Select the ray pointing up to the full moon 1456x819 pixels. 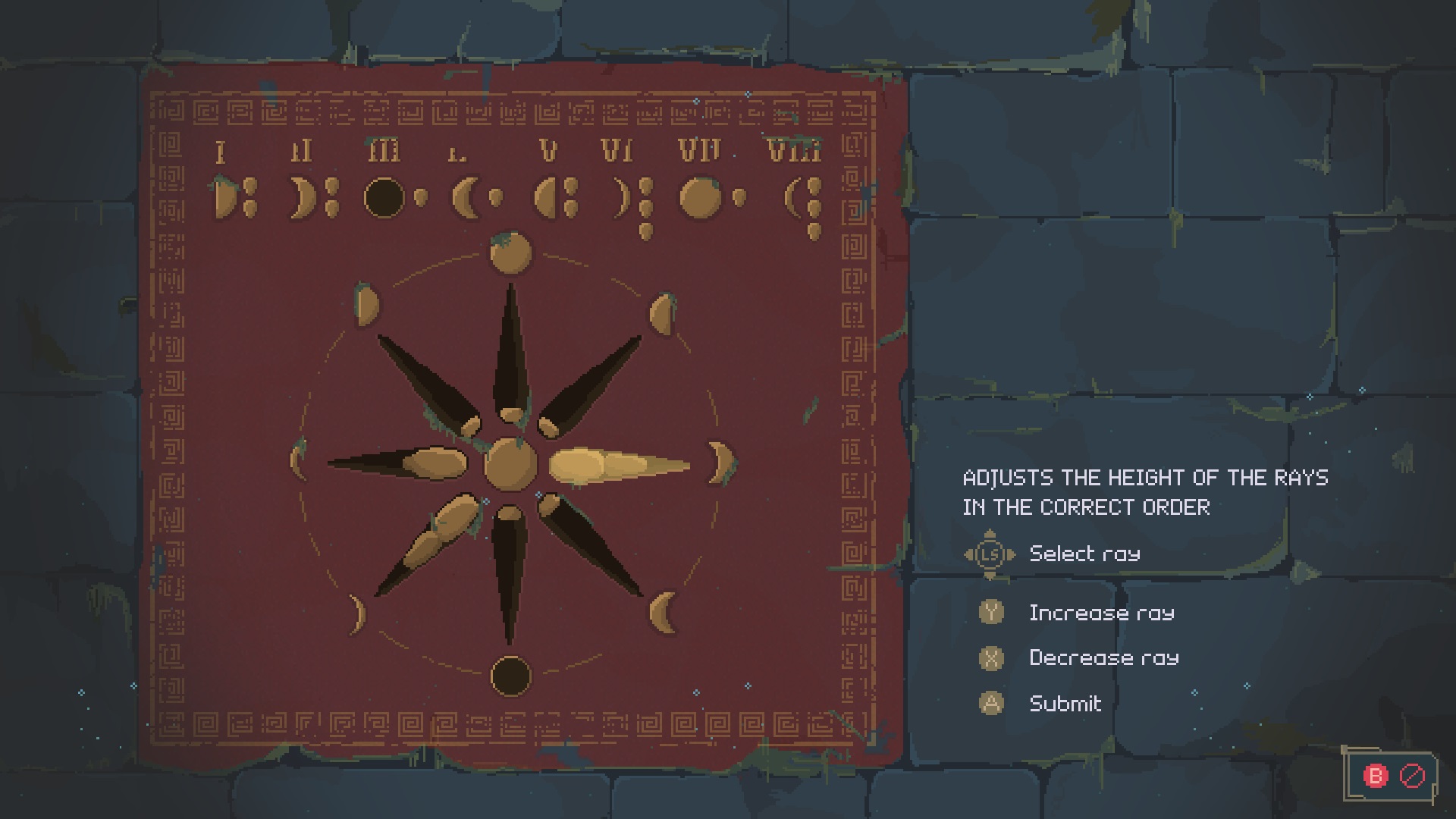pos(510,356)
